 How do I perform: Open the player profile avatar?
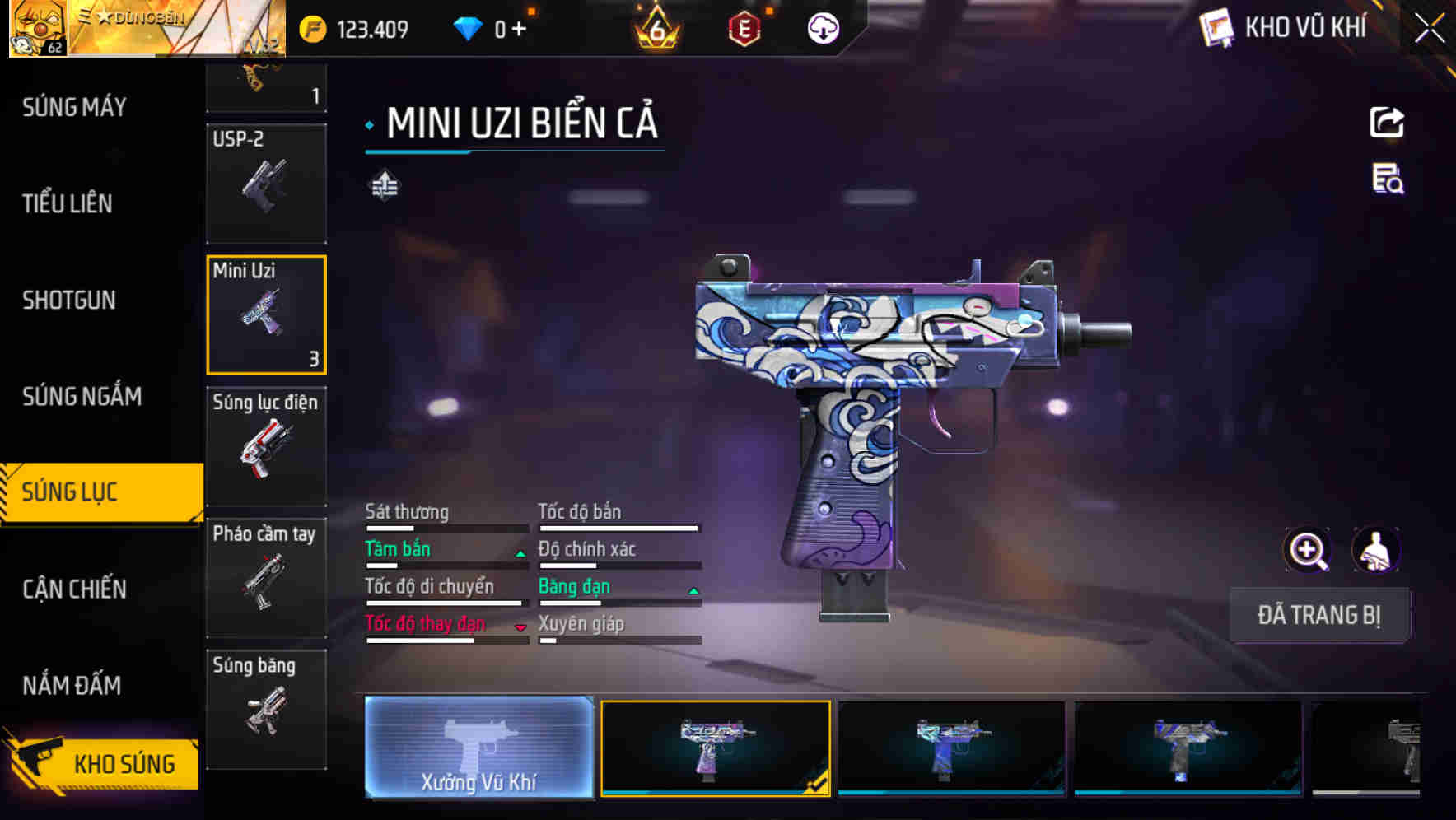(x=37, y=29)
